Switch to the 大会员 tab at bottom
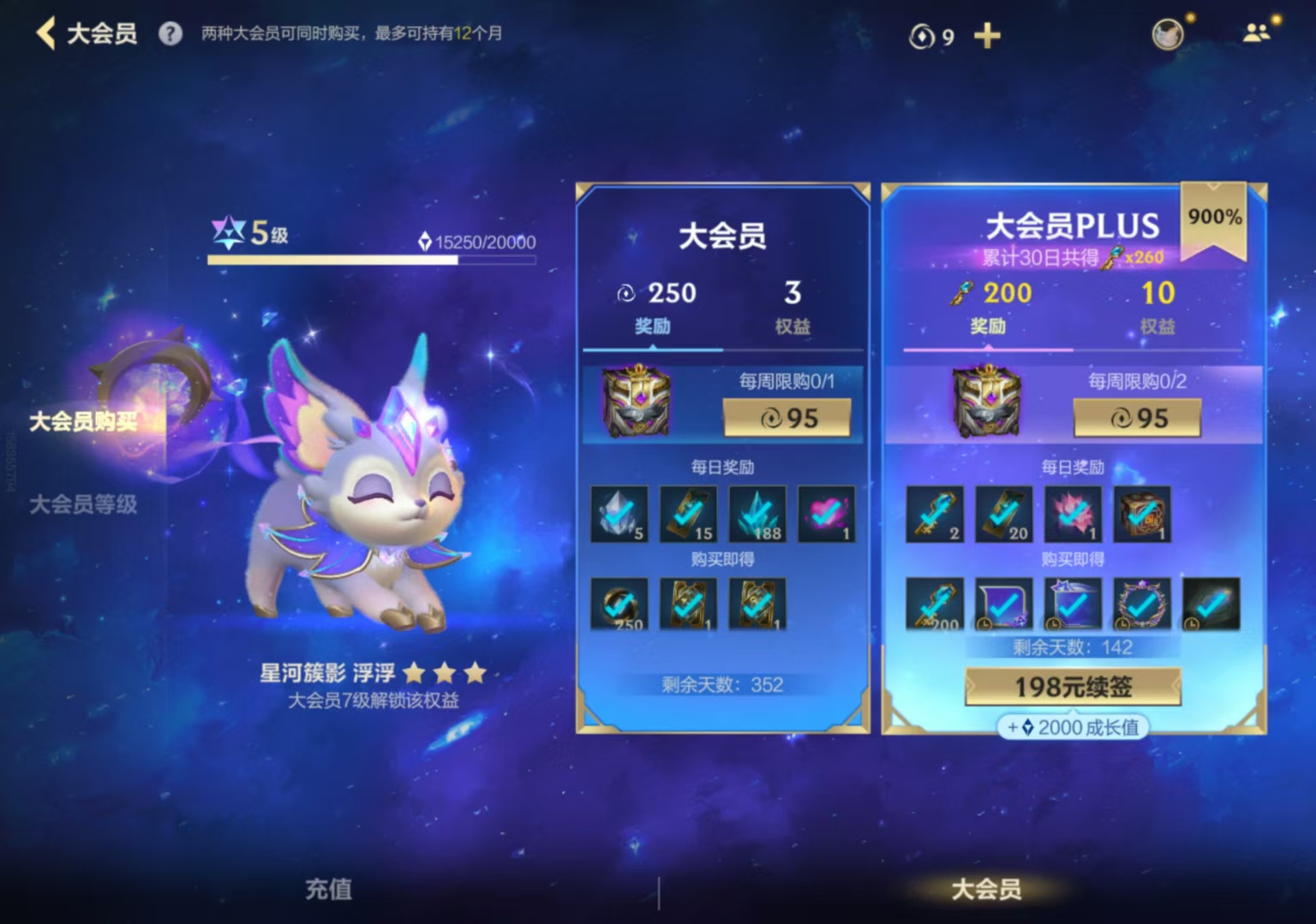This screenshot has width=1316, height=924. (x=987, y=891)
